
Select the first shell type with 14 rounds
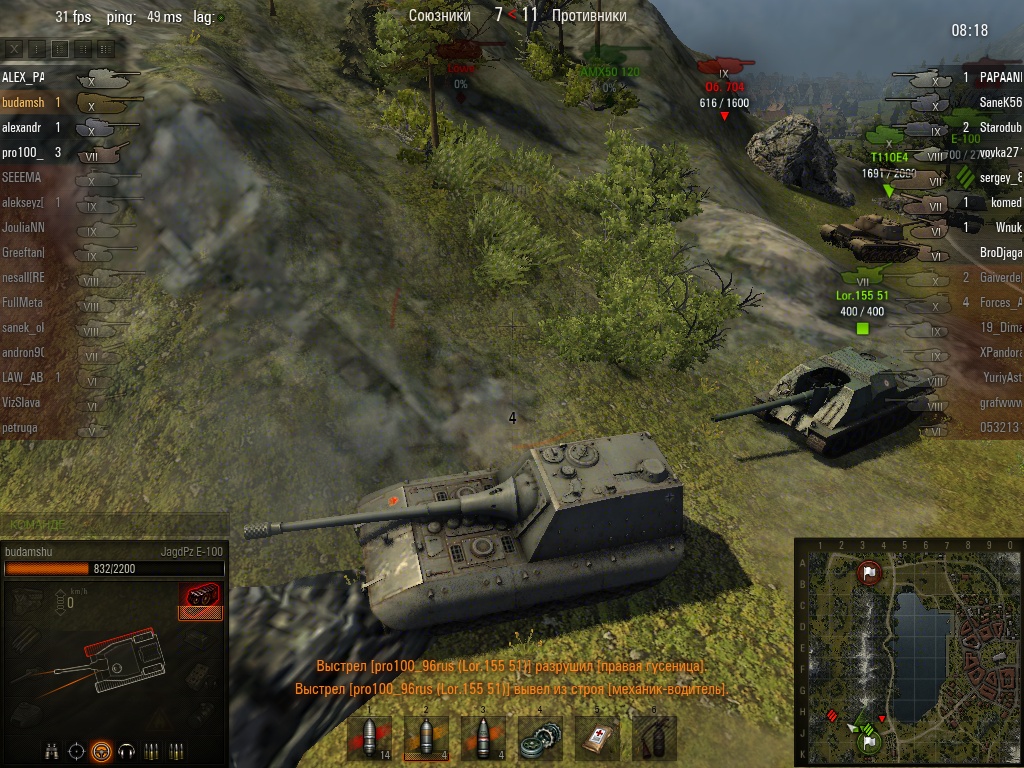[x=368, y=739]
